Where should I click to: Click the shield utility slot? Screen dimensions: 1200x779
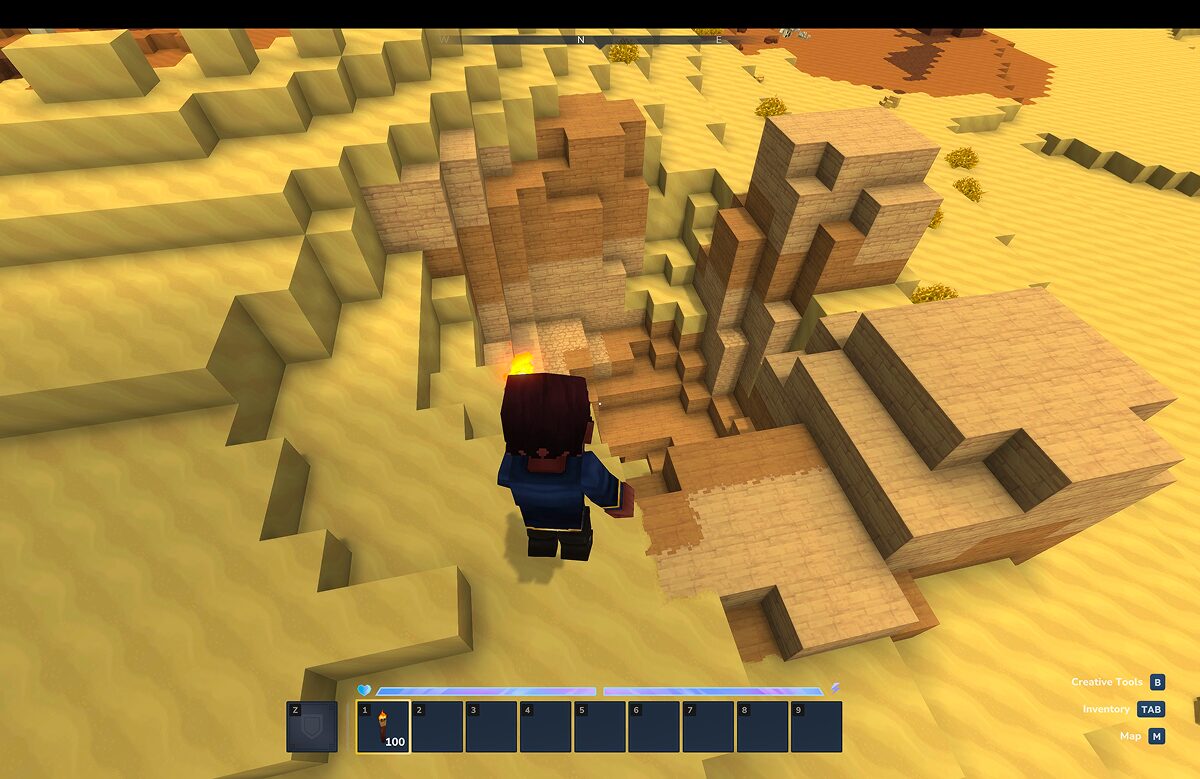(x=311, y=727)
